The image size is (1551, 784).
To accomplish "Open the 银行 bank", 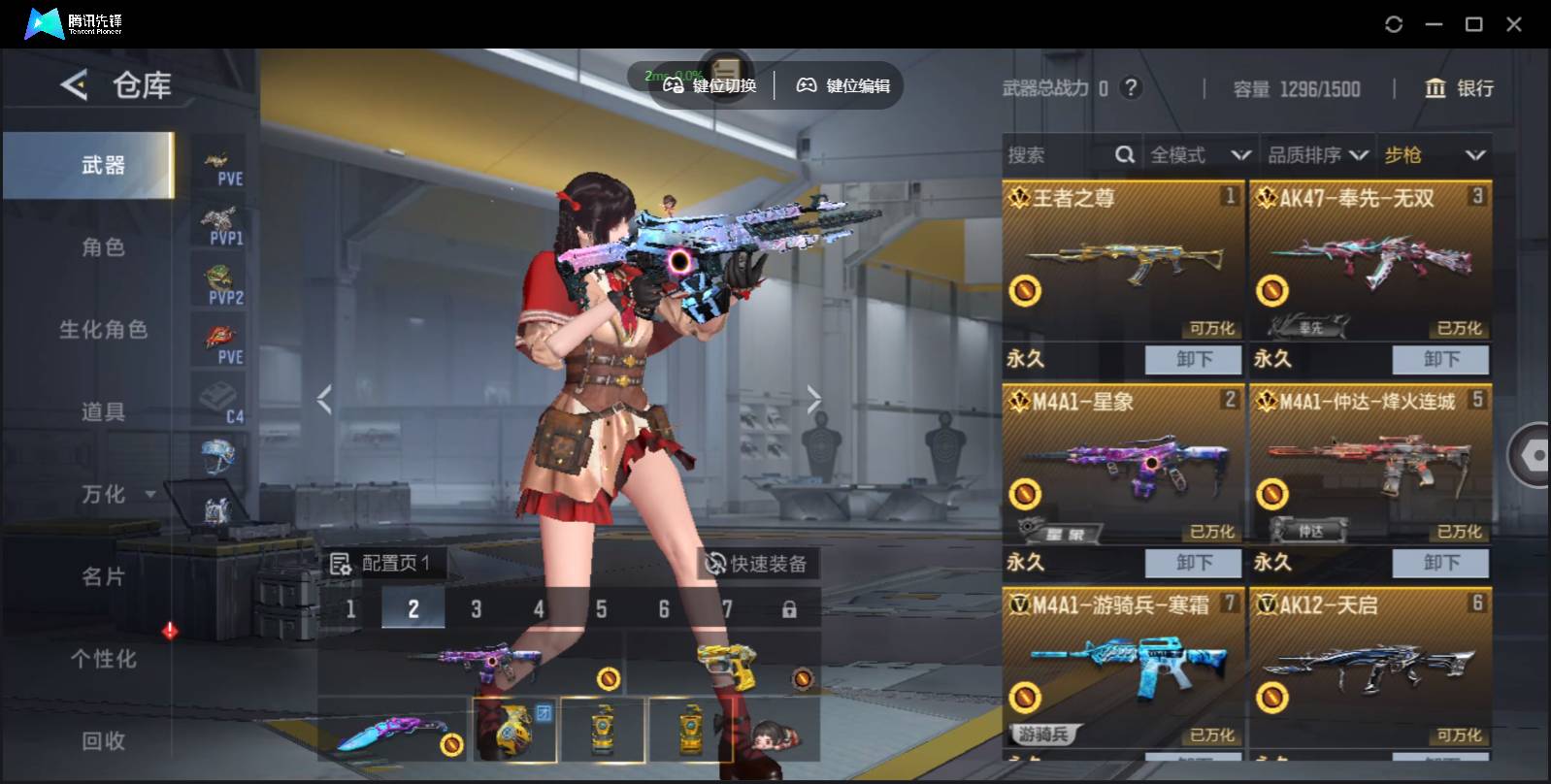I will pyautogui.click(x=1459, y=88).
